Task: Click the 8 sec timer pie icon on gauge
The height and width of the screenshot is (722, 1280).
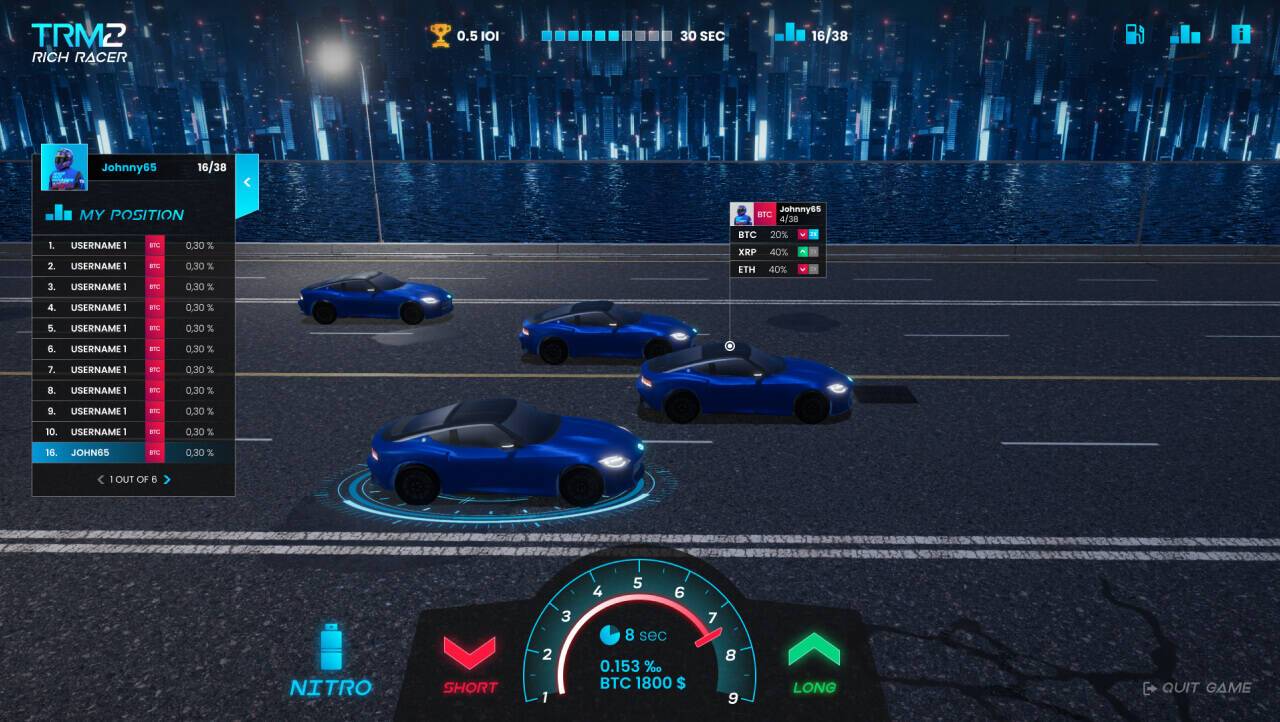Action: click(611, 634)
